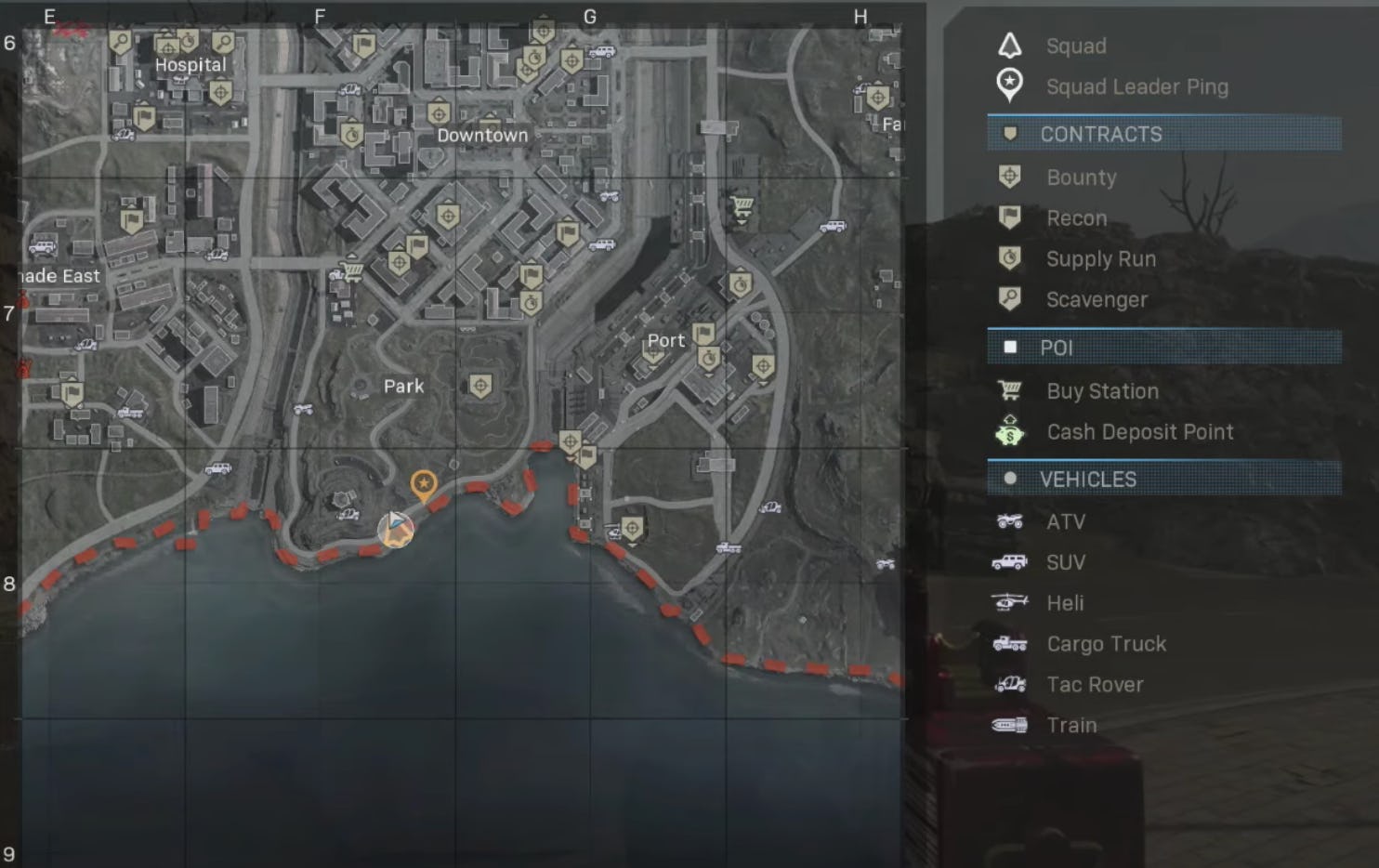Expand the CONTRACTS section header

(x=1102, y=134)
